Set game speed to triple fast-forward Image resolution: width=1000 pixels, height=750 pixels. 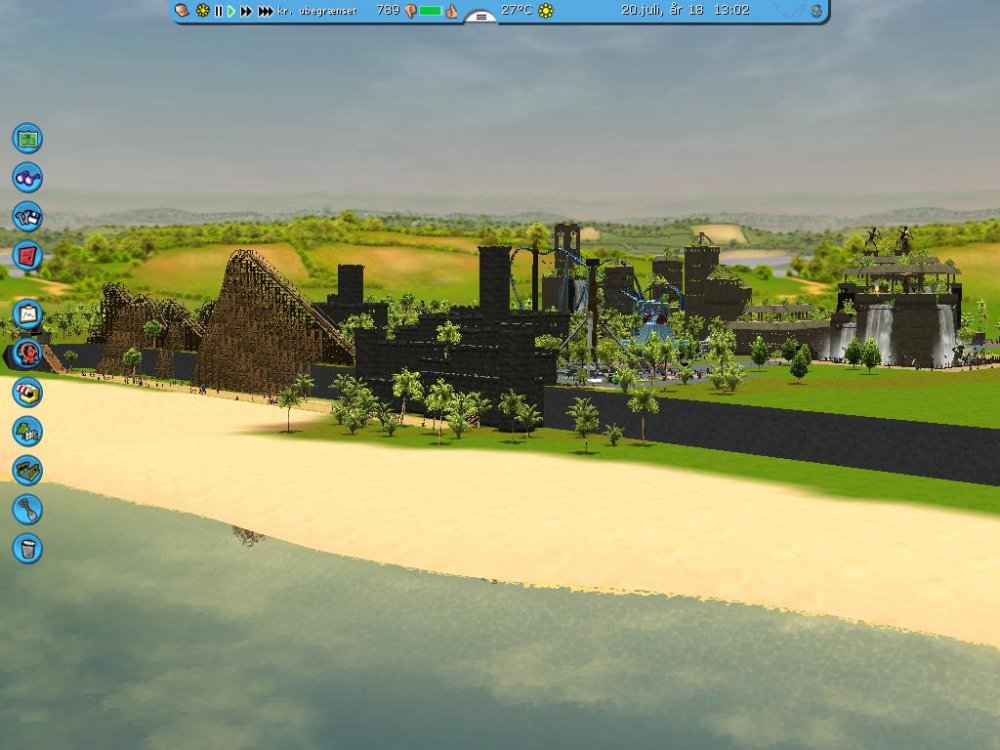(265, 11)
